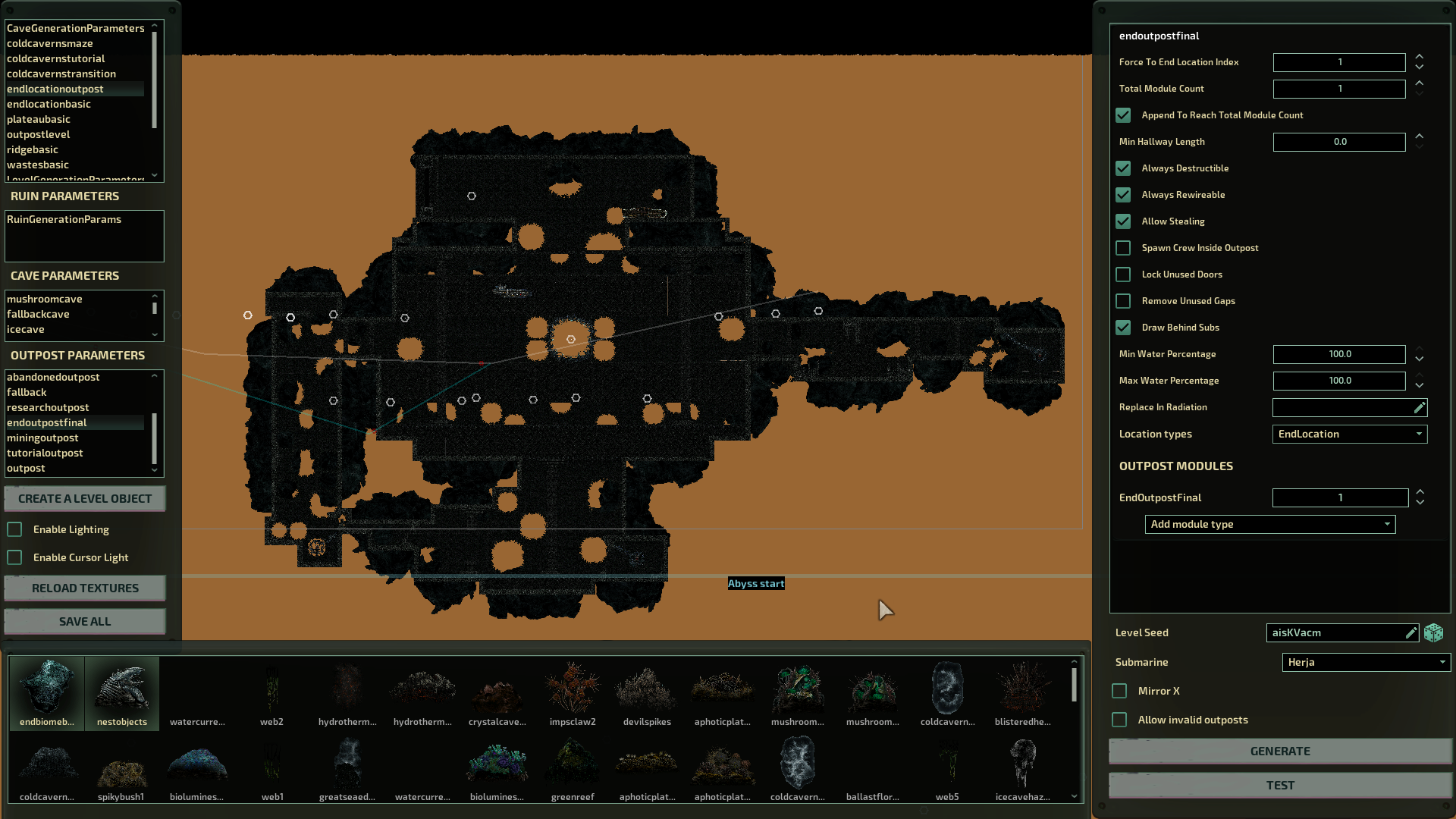Select the devilspikes level object
This screenshot has height=819, width=1456.
pyautogui.click(x=646, y=690)
